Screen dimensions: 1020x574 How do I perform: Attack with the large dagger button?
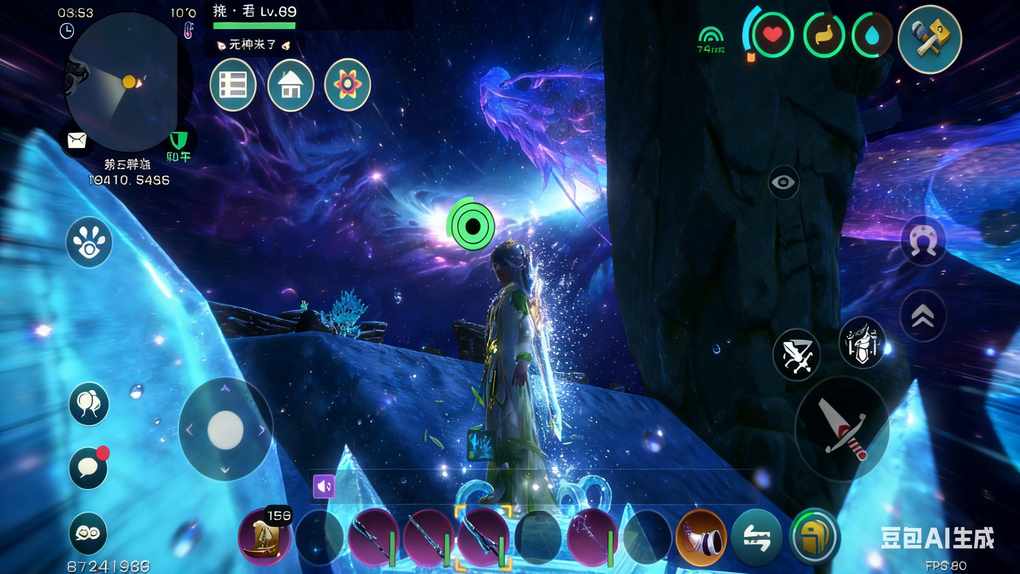tap(841, 426)
